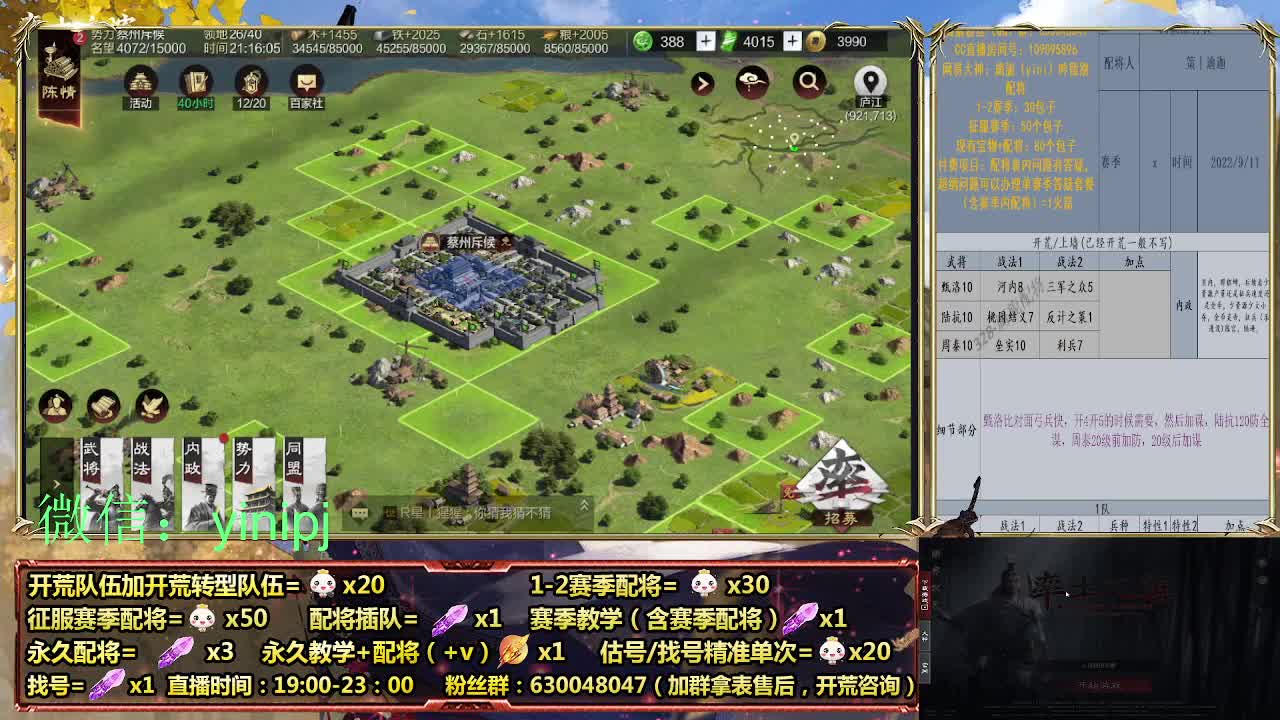Viewport: 1280px width, 720px height.
Task: Expand the quick-access arrow beside the cloud icon
Action: coord(703,82)
